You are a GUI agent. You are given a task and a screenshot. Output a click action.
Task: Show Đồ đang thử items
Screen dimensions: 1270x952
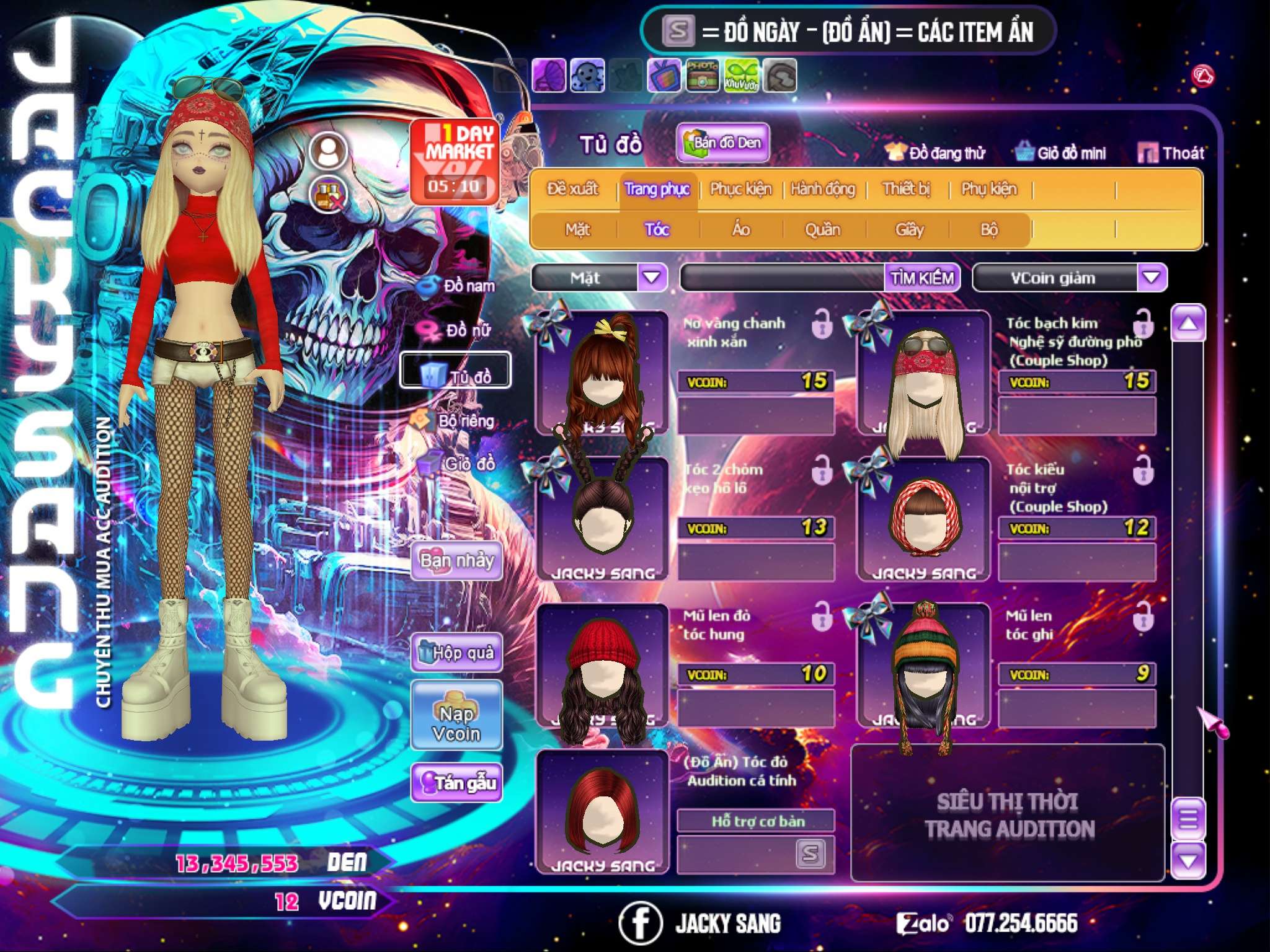click(935, 153)
